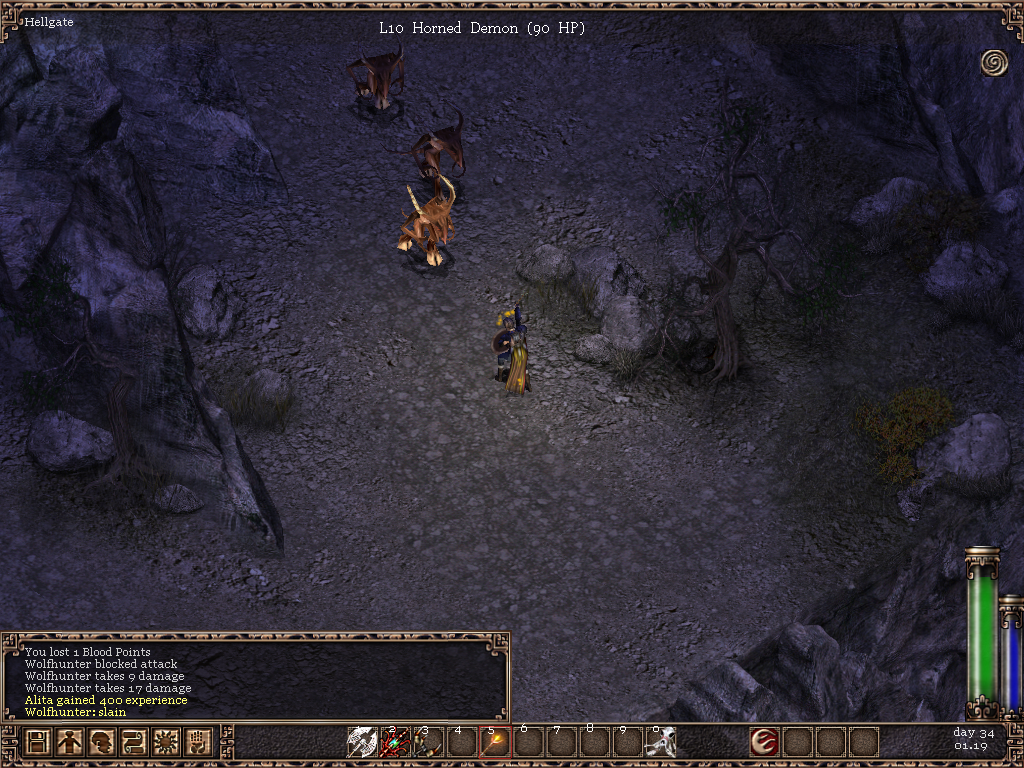Activate the red swirl emblem ability
The width and height of the screenshot is (1024, 768).
(x=765, y=742)
